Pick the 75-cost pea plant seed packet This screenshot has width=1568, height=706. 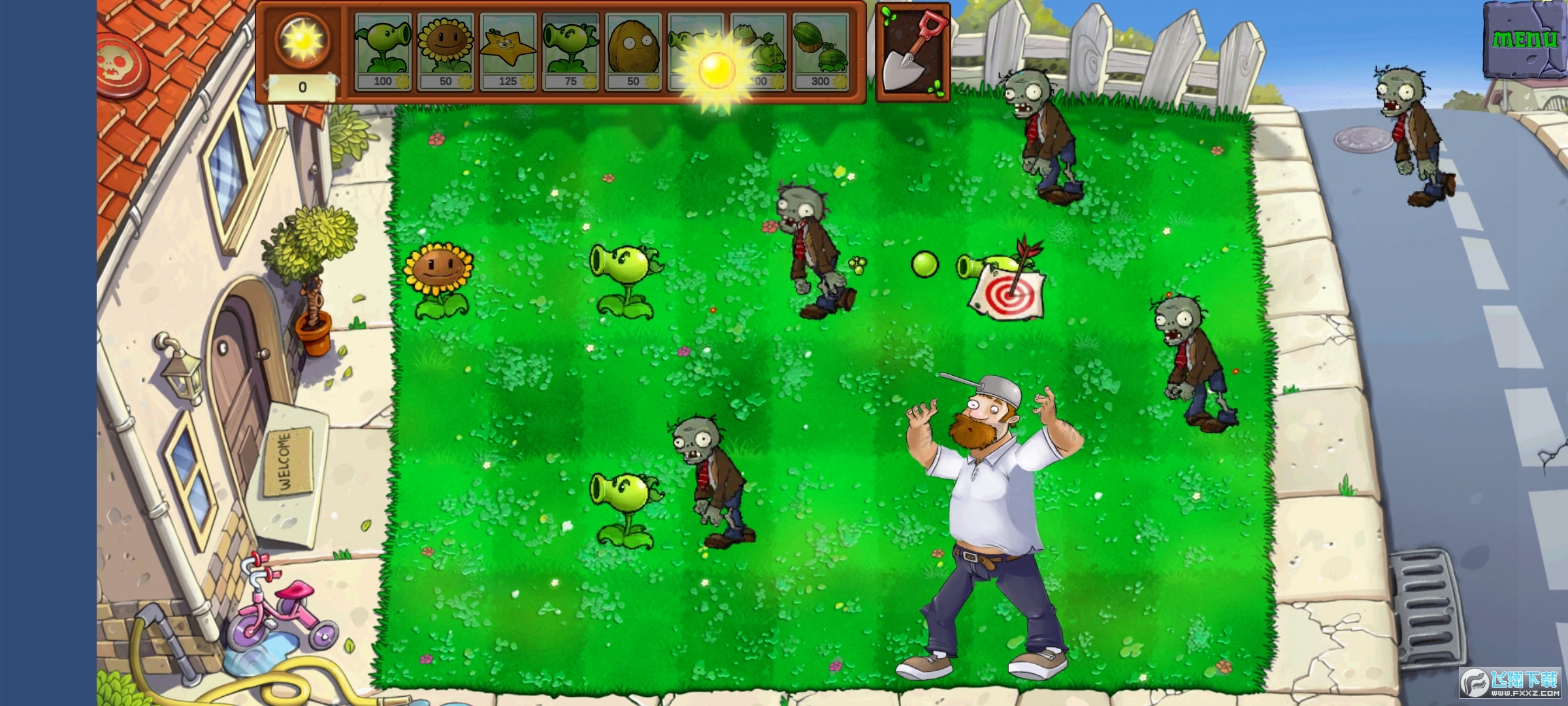(x=570, y=52)
